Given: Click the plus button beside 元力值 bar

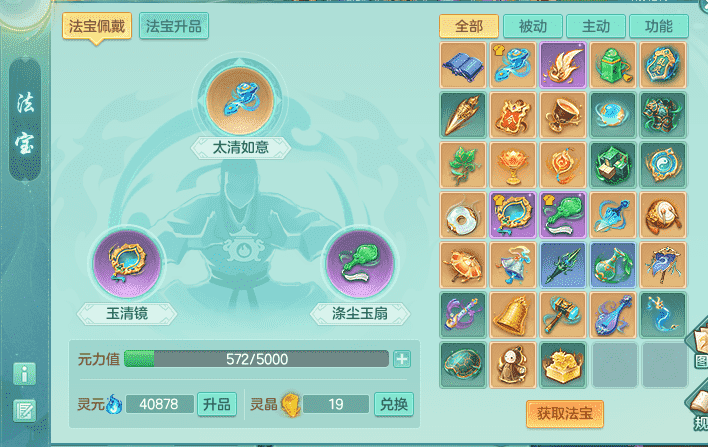Looking at the screenshot, I should [402, 359].
